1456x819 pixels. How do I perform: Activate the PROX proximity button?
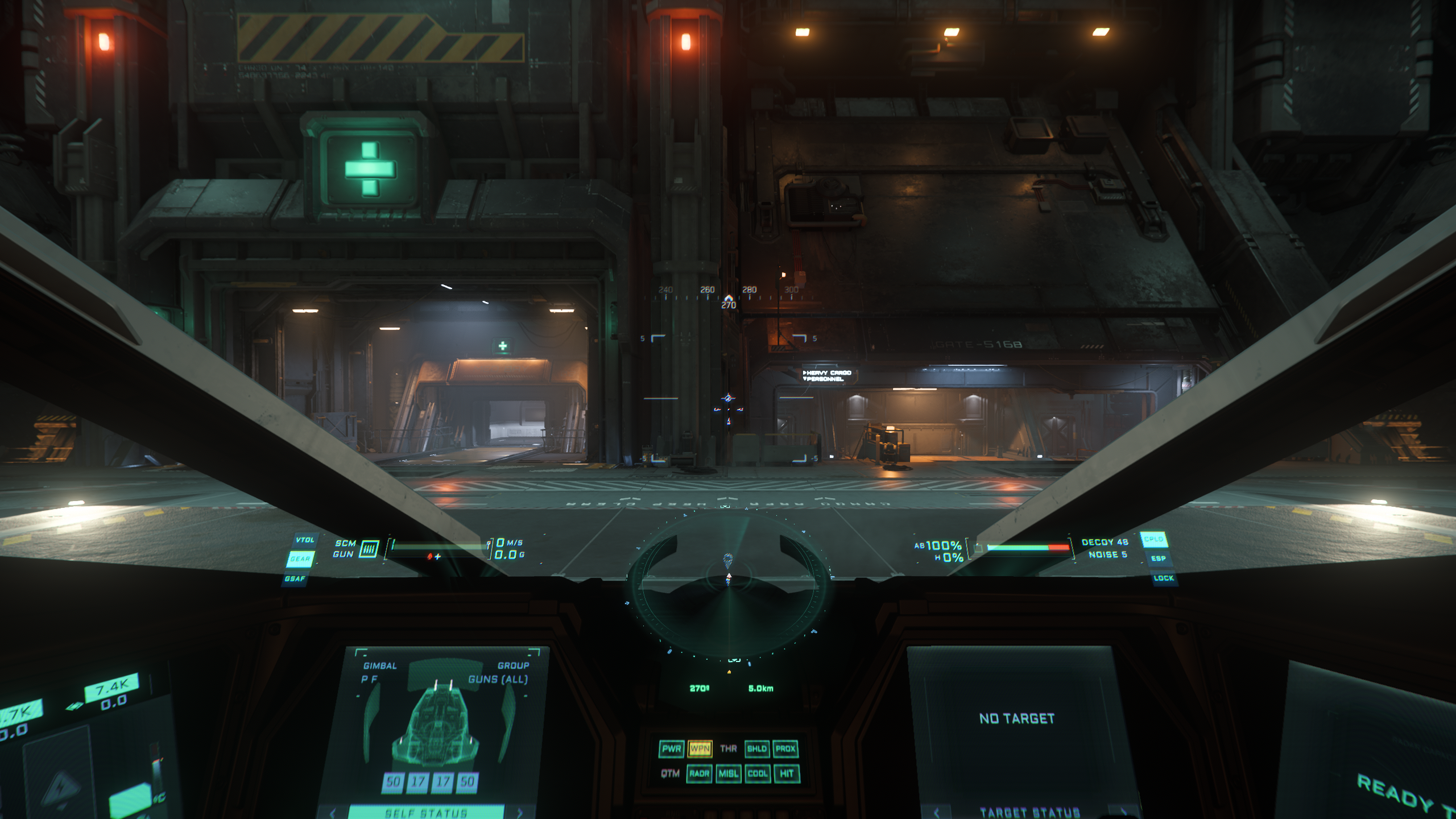pos(785,748)
